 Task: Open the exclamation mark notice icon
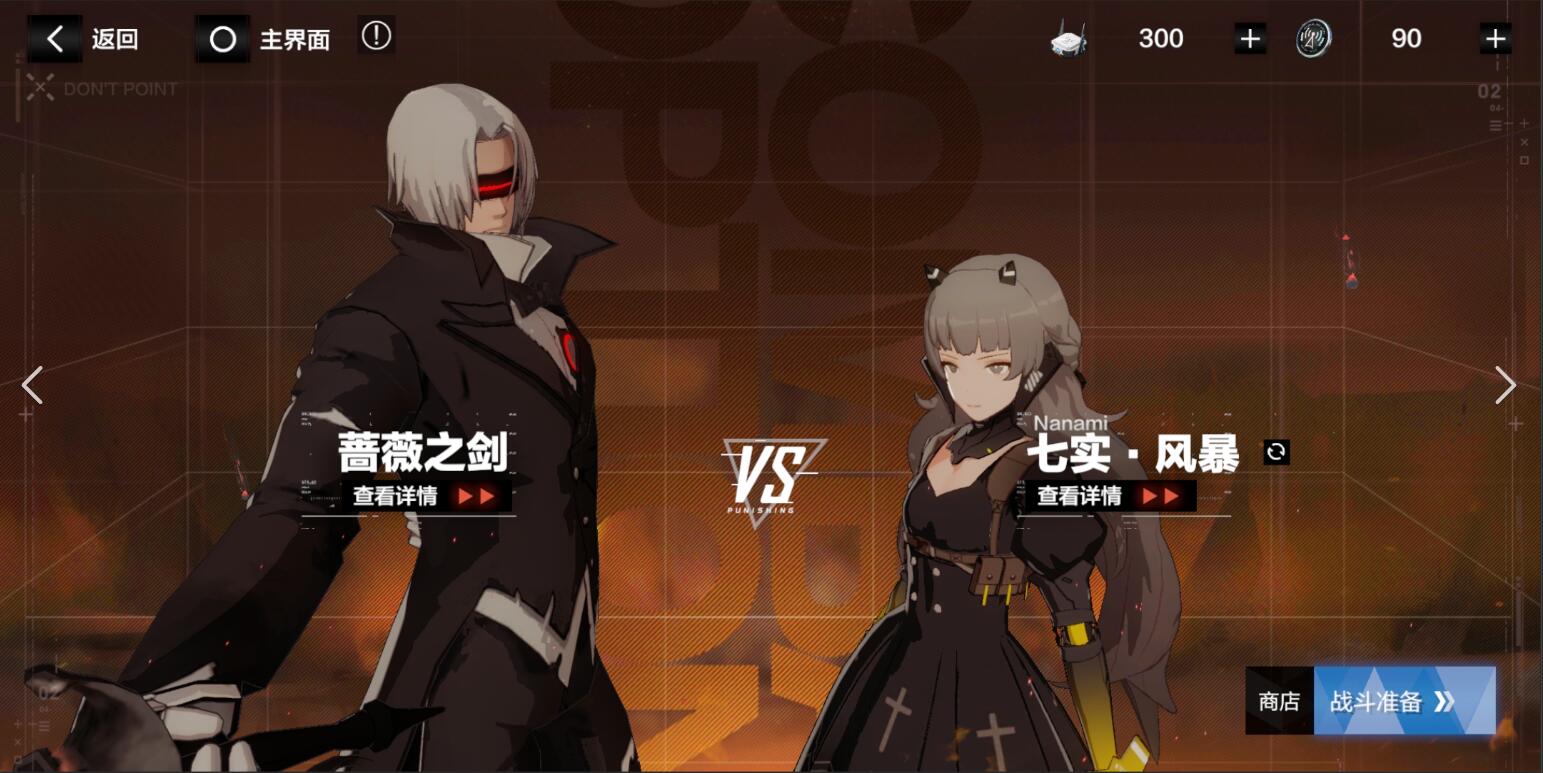point(376,35)
